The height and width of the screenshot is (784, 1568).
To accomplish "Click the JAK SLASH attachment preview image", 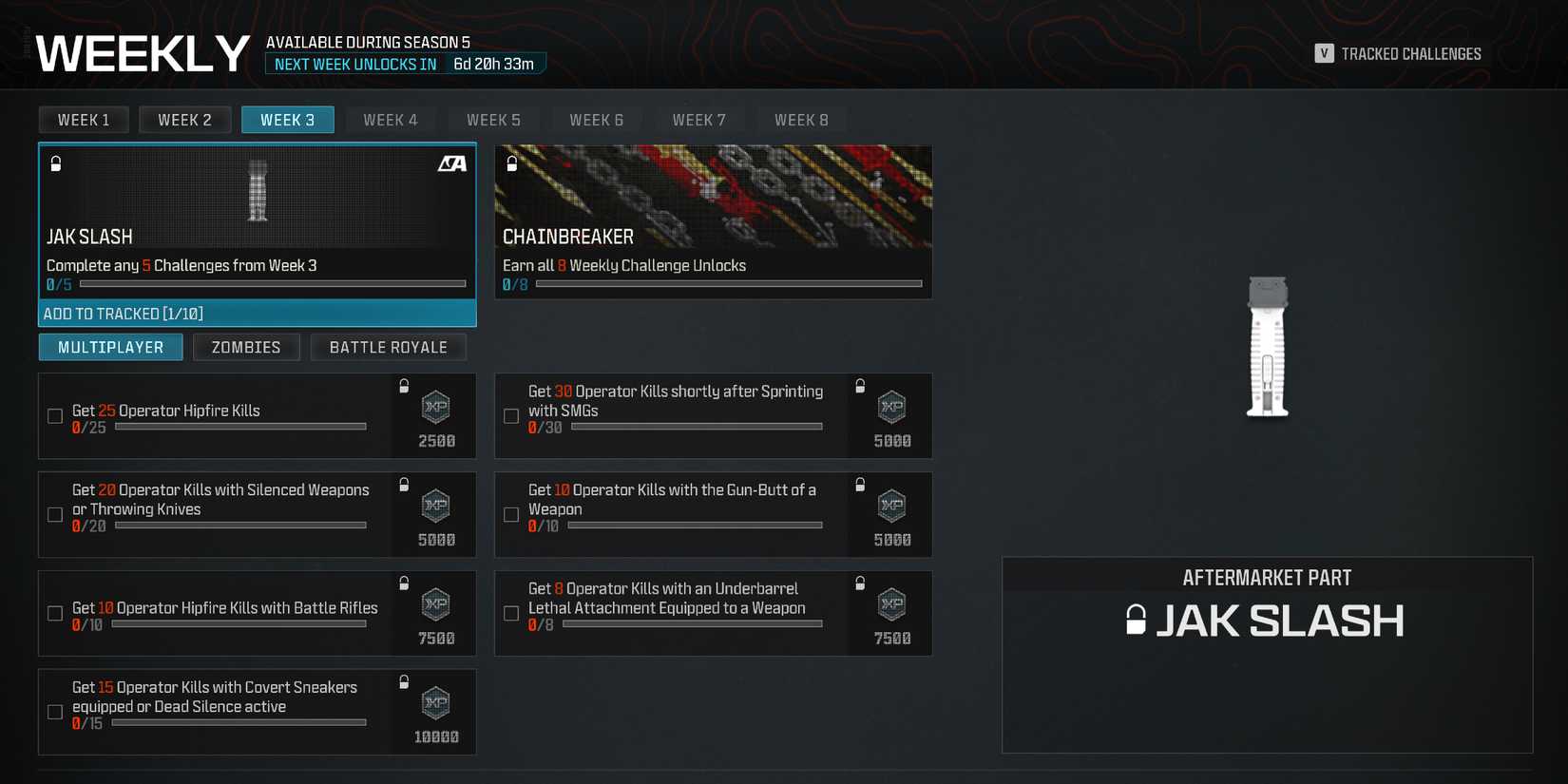I will tap(1268, 347).
